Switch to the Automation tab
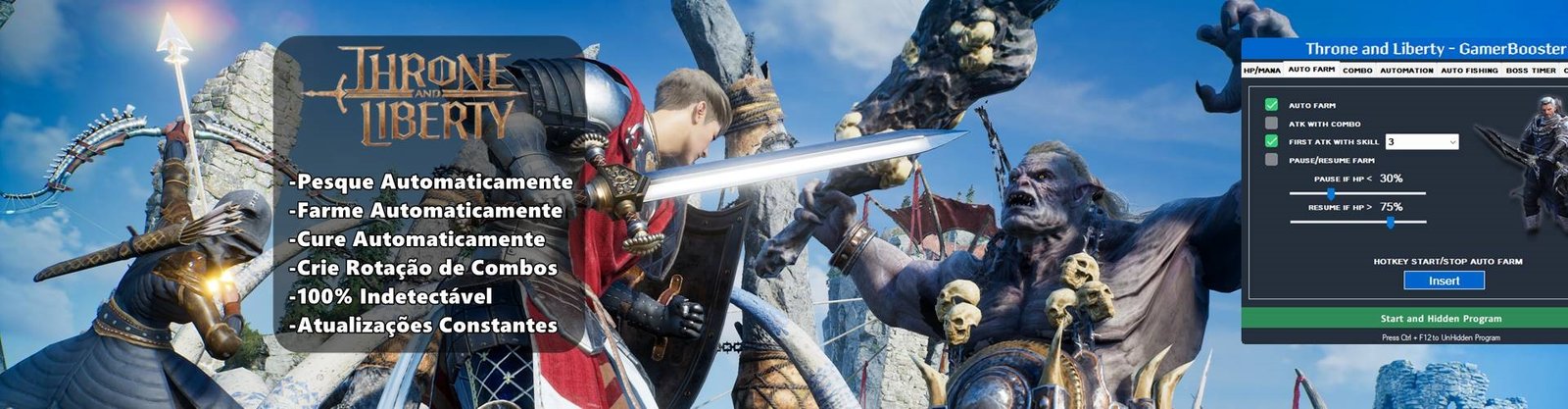The image size is (1568, 409). click(1406, 71)
